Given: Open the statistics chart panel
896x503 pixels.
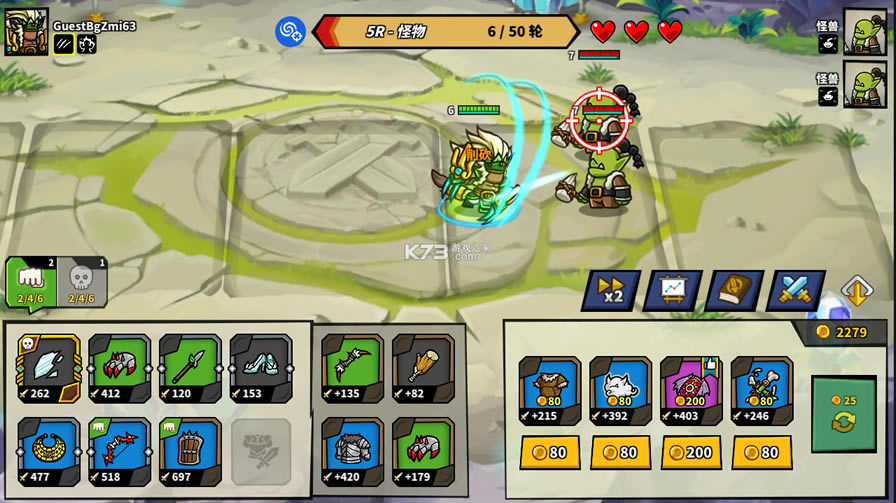Looking at the screenshot, I should tap(672, 290).
